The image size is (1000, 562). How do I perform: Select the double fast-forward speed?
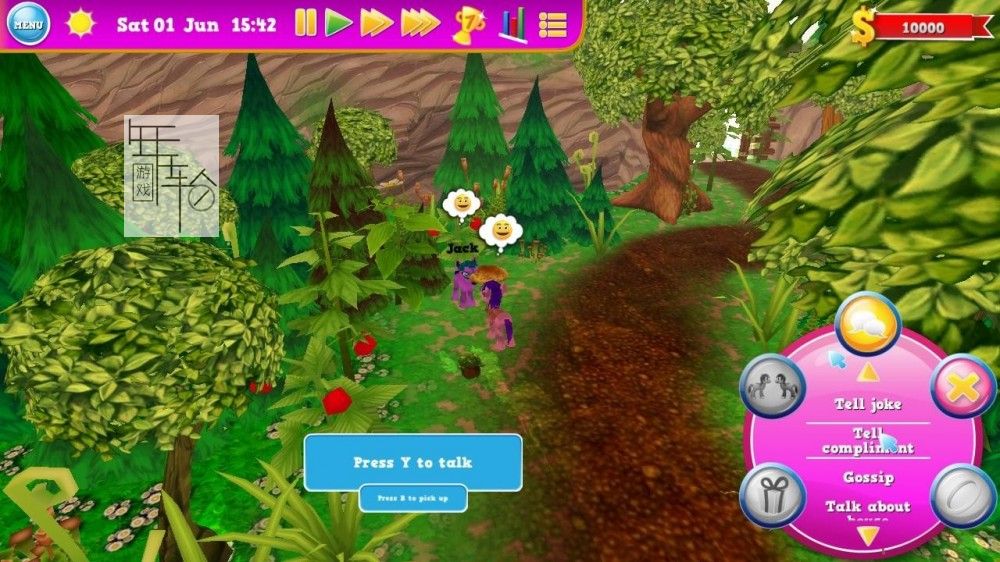[x=376, y=23]
